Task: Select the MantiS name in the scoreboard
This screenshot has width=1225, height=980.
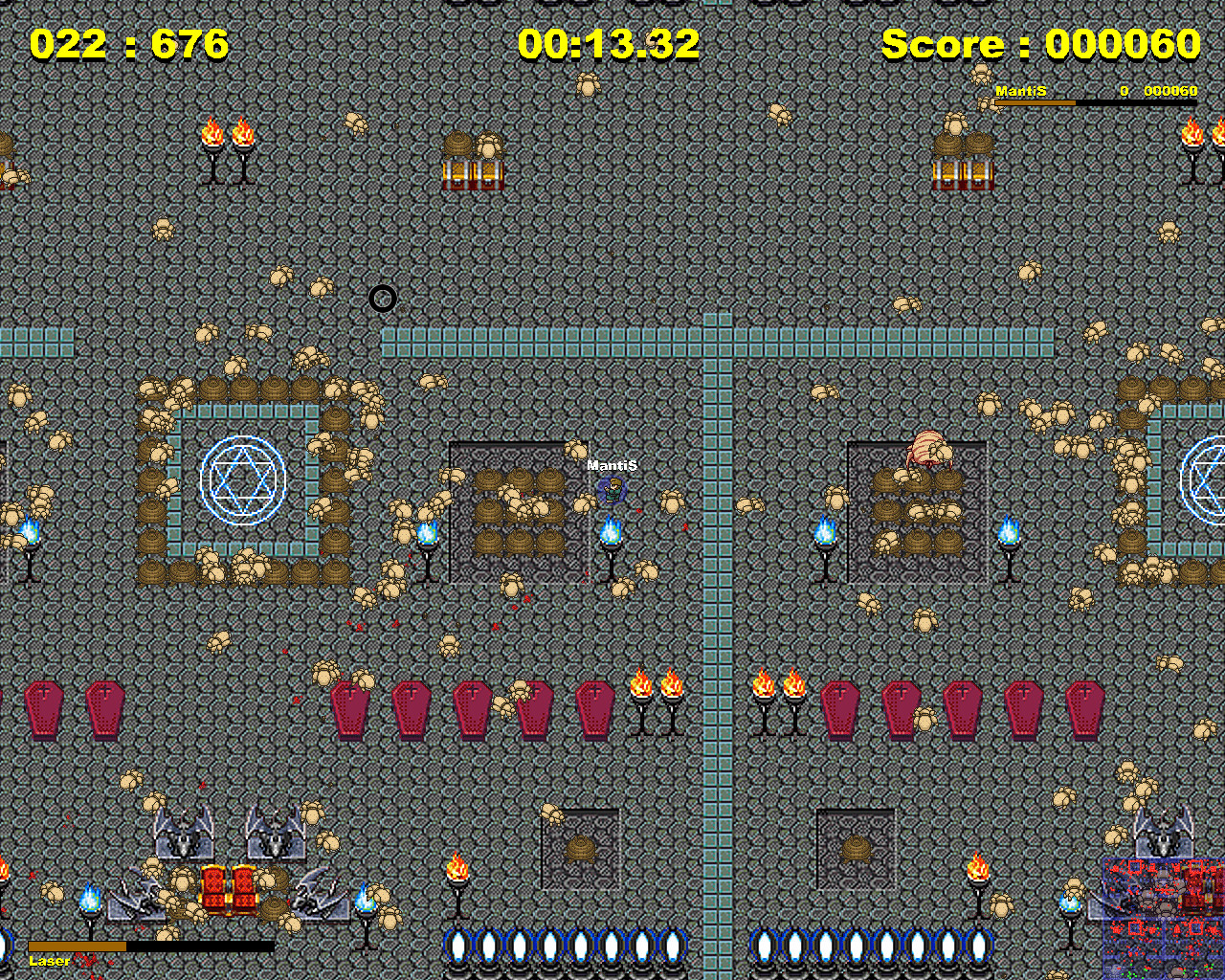Action: click(x=1021, y=91)
